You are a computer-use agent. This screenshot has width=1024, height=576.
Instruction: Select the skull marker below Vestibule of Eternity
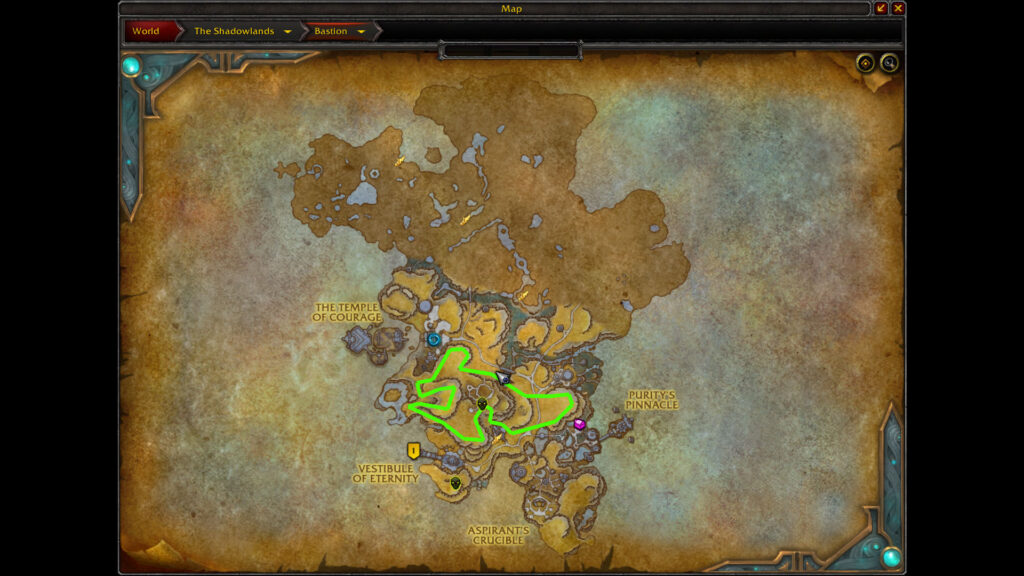tap(456, 483)
